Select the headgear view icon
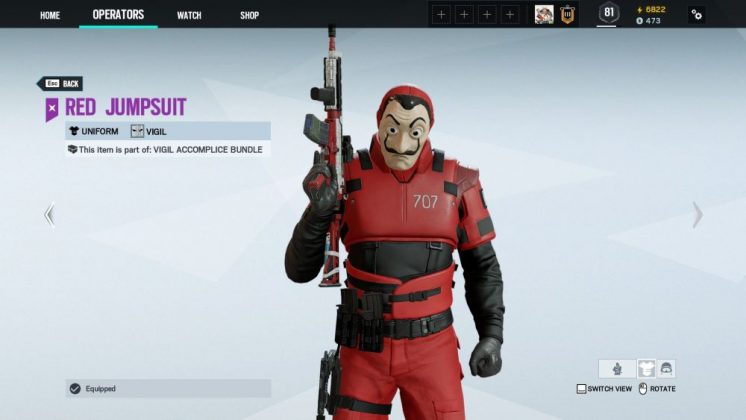This screenshot has height=420, width=746. pos(667,368)
